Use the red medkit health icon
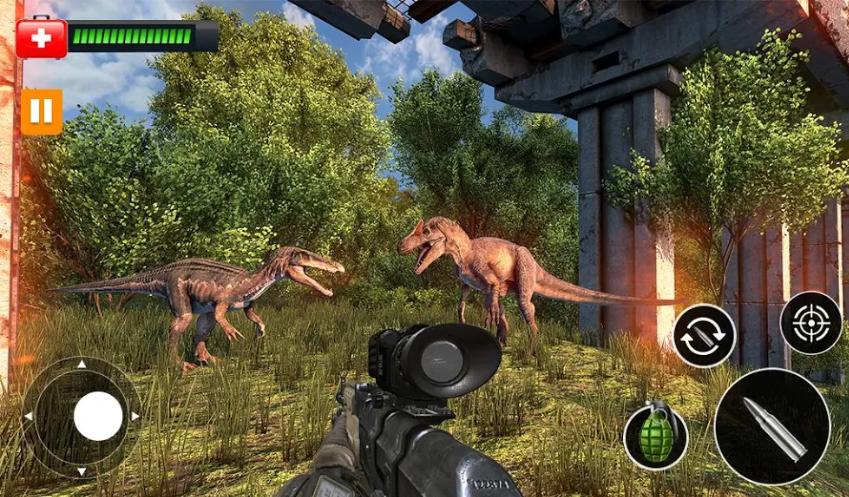Image resolution: width=849 pixels, height=497 pixels. 41,37
